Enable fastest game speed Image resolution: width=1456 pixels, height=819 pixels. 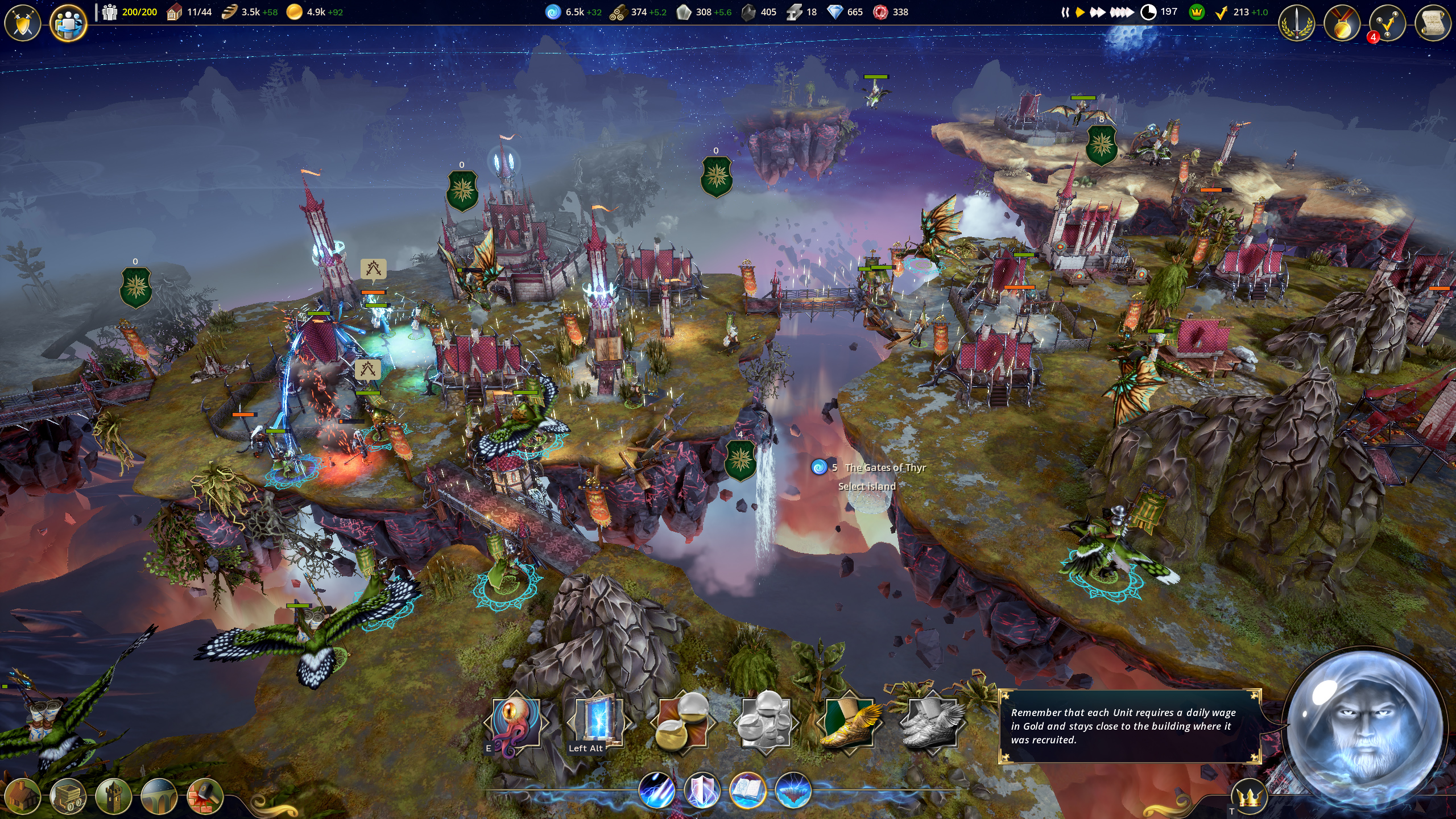point(1121,13)
